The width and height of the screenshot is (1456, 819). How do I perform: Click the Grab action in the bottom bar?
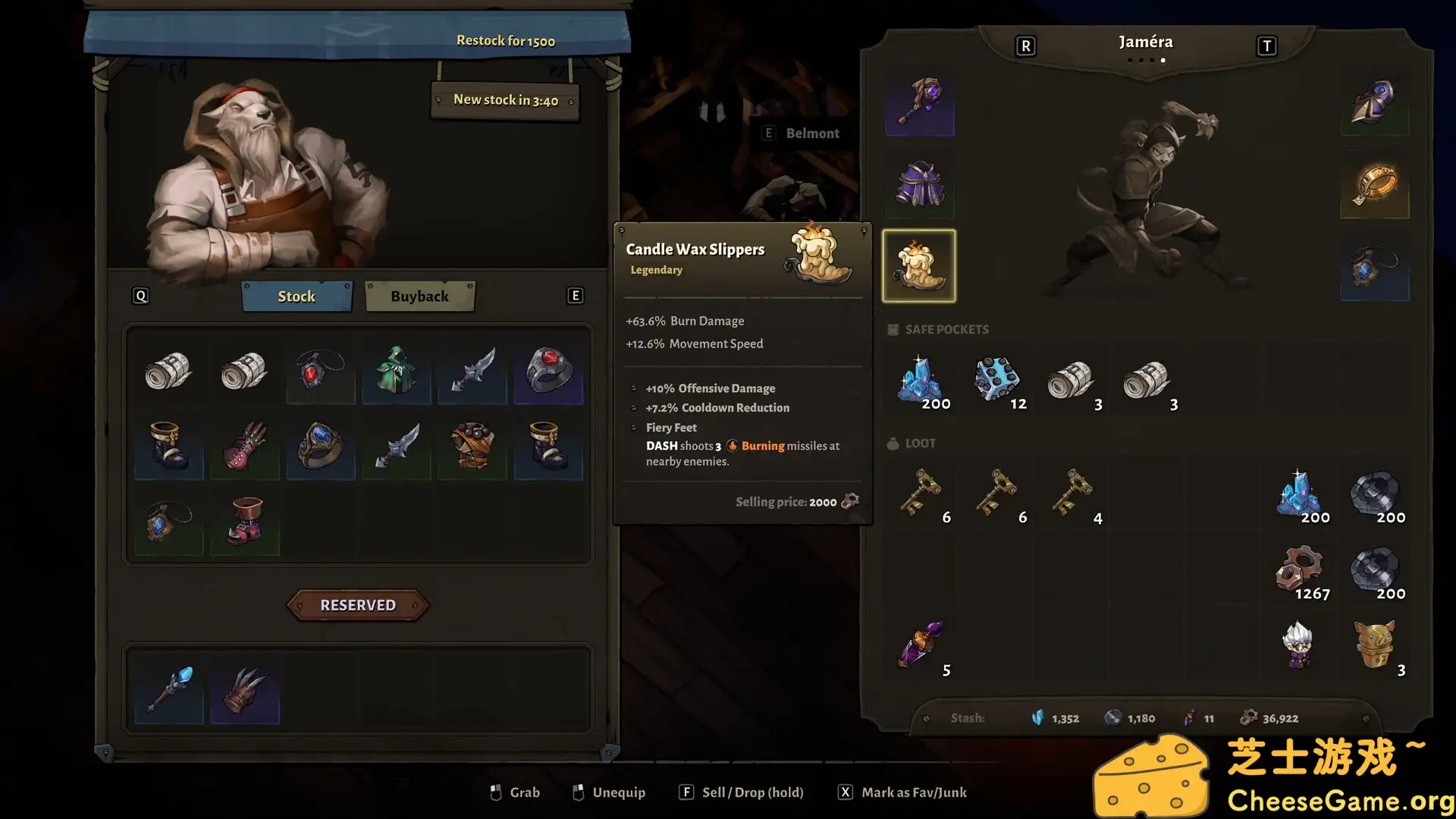click(514, 792)
